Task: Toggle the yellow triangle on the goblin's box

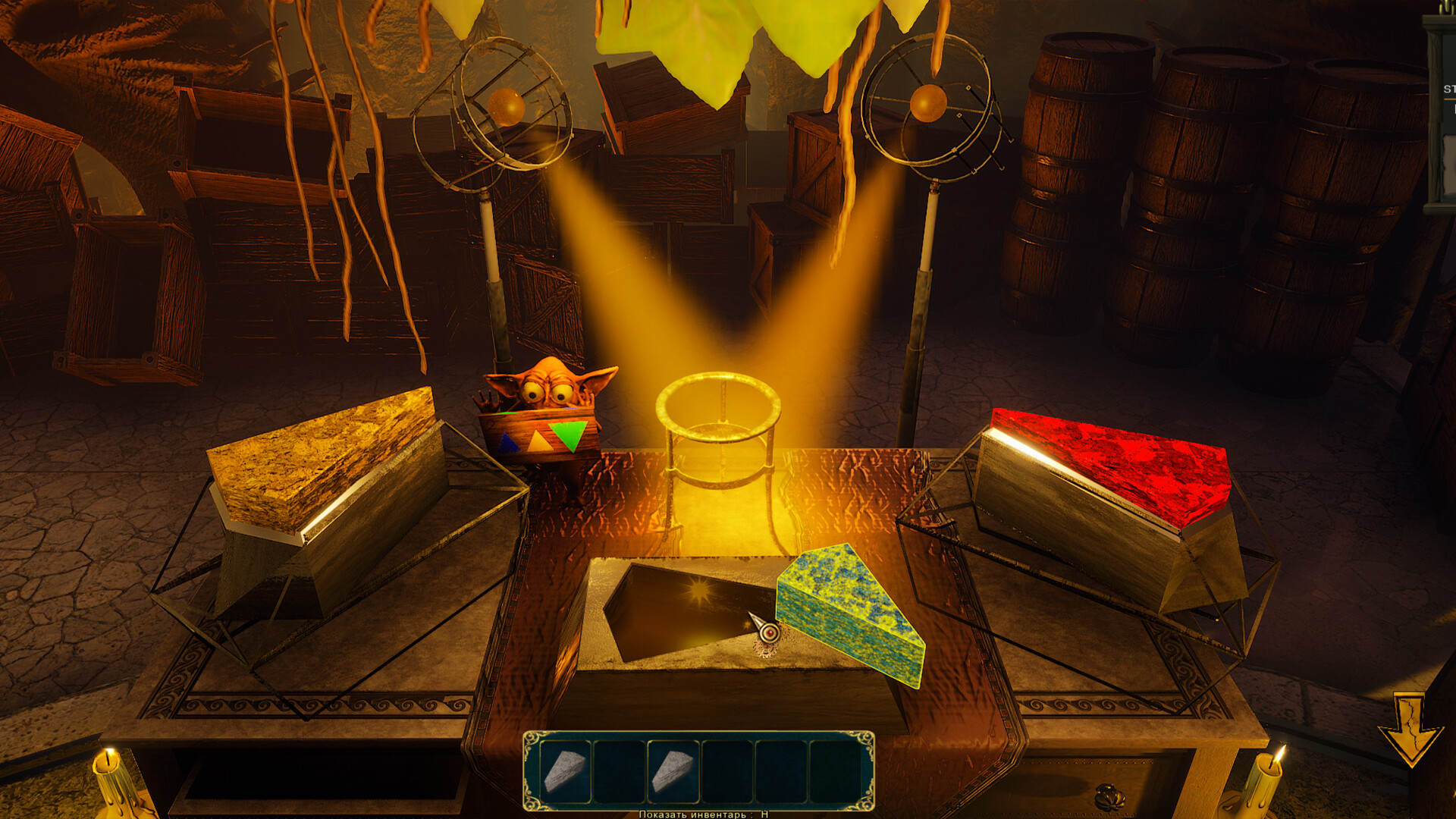Action: pos(540,441)
